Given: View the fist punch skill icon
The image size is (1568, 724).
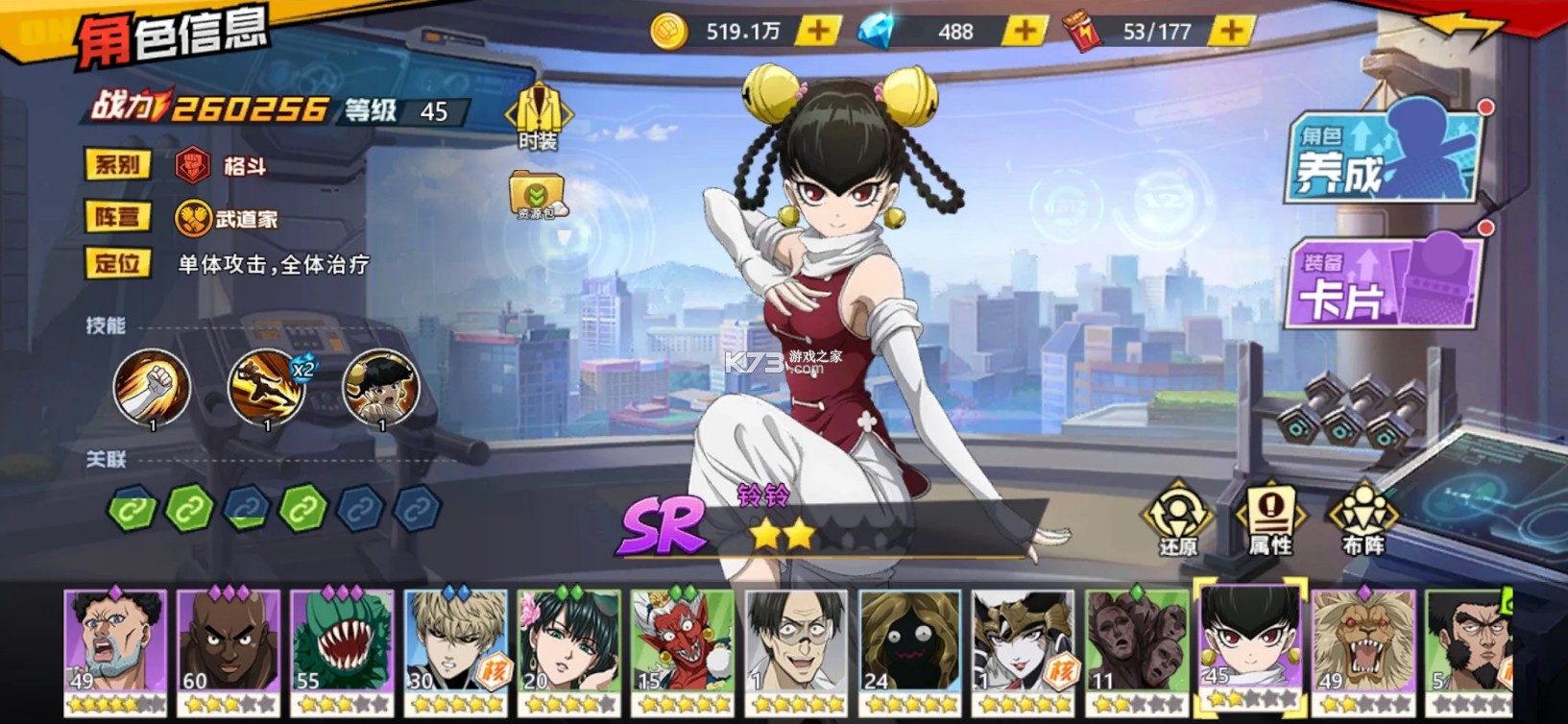Looking at the screenshot, I should [x=152, y=387].
